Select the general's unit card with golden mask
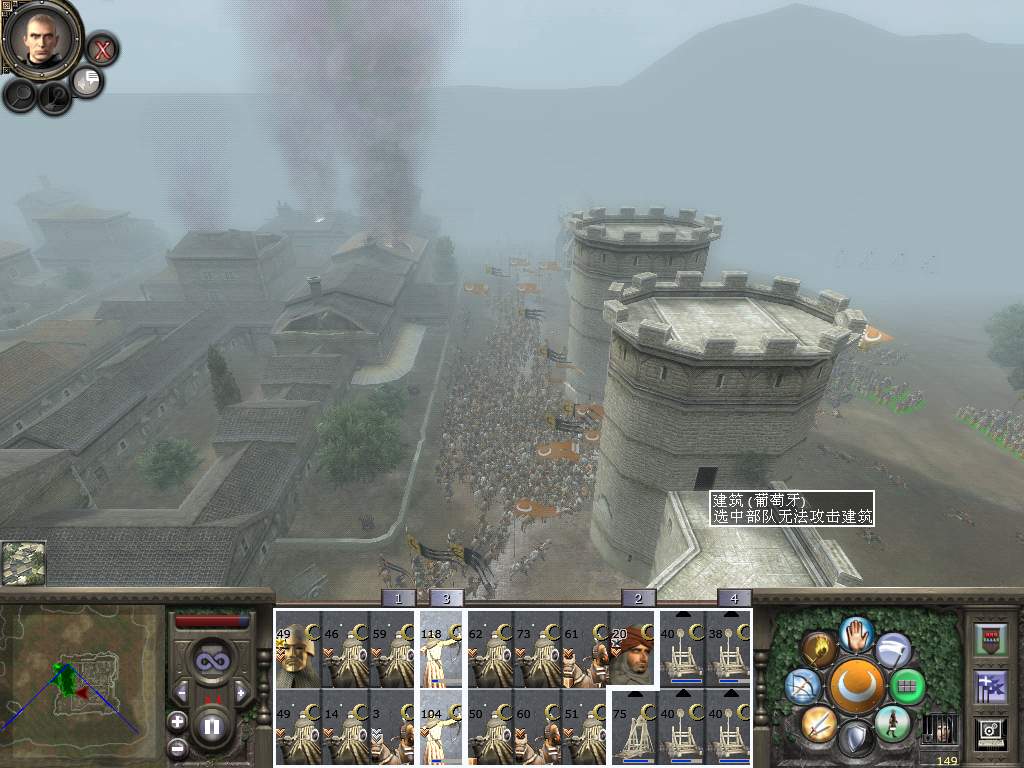This screenshot has height=768, width=1024. [x=297, y=649]
